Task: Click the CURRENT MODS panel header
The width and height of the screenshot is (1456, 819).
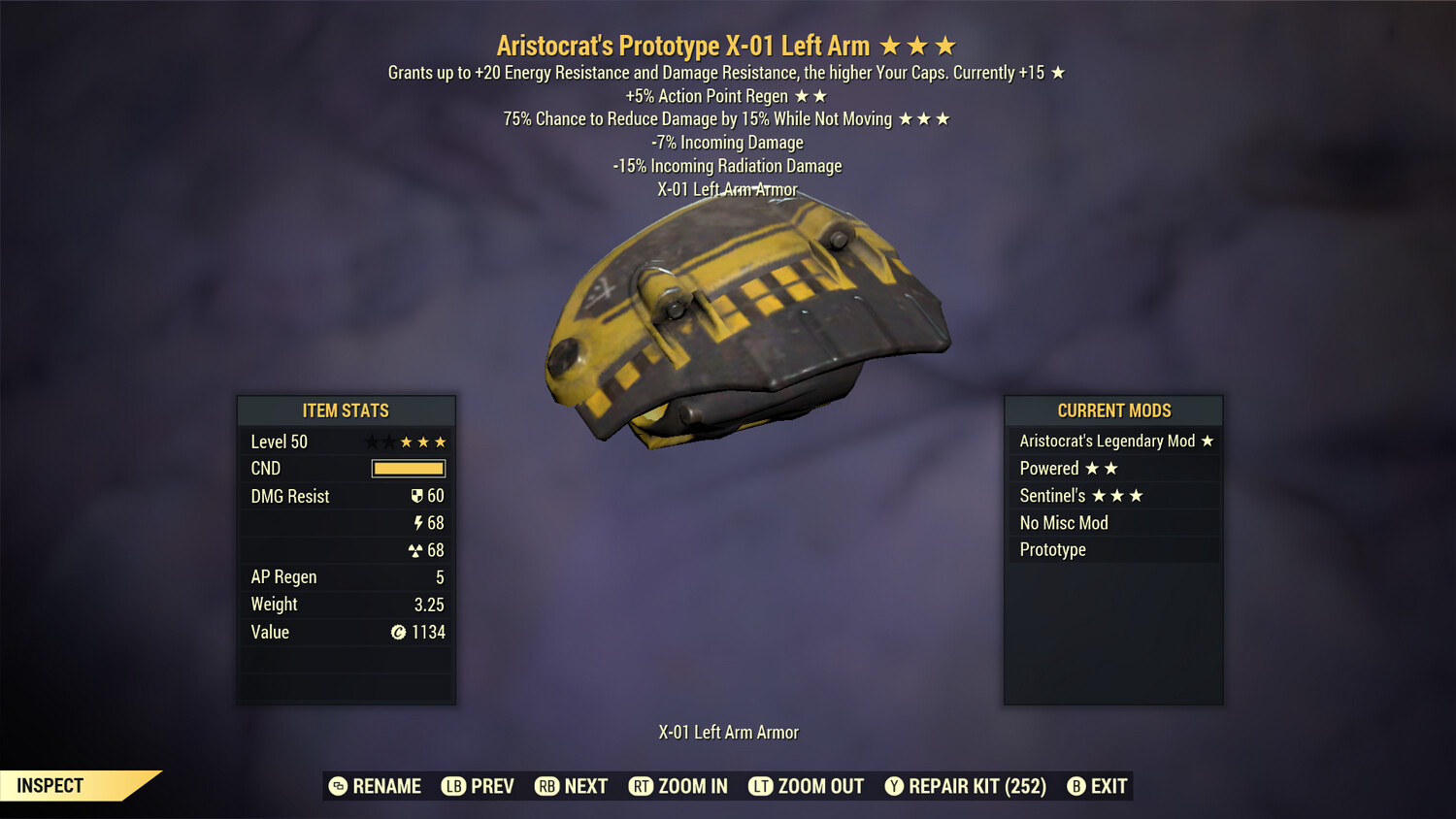Action: point(1112,410)
